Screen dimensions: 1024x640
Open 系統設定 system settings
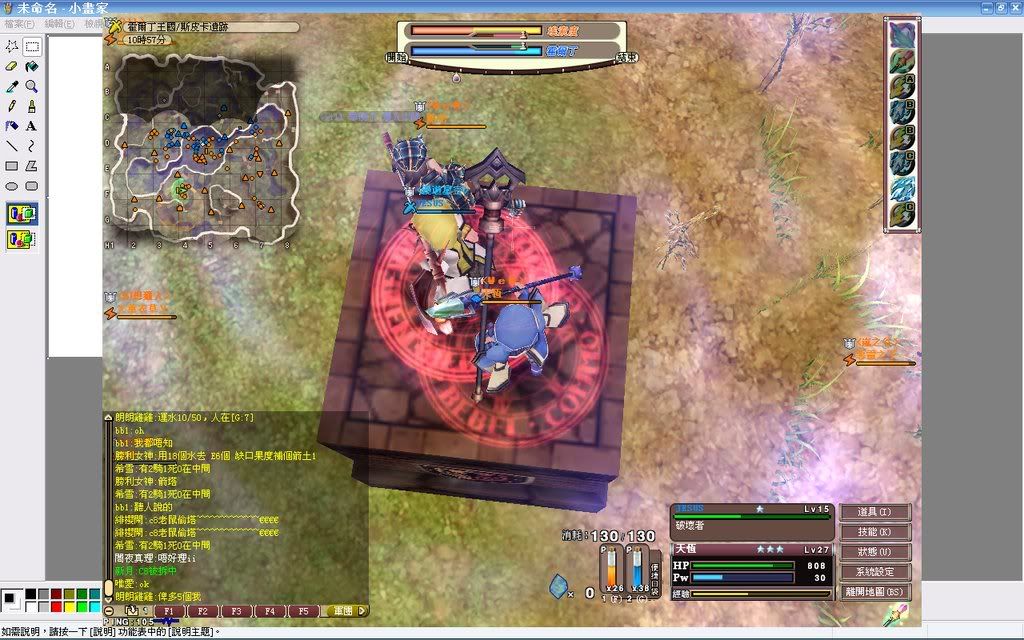point(874,572)
